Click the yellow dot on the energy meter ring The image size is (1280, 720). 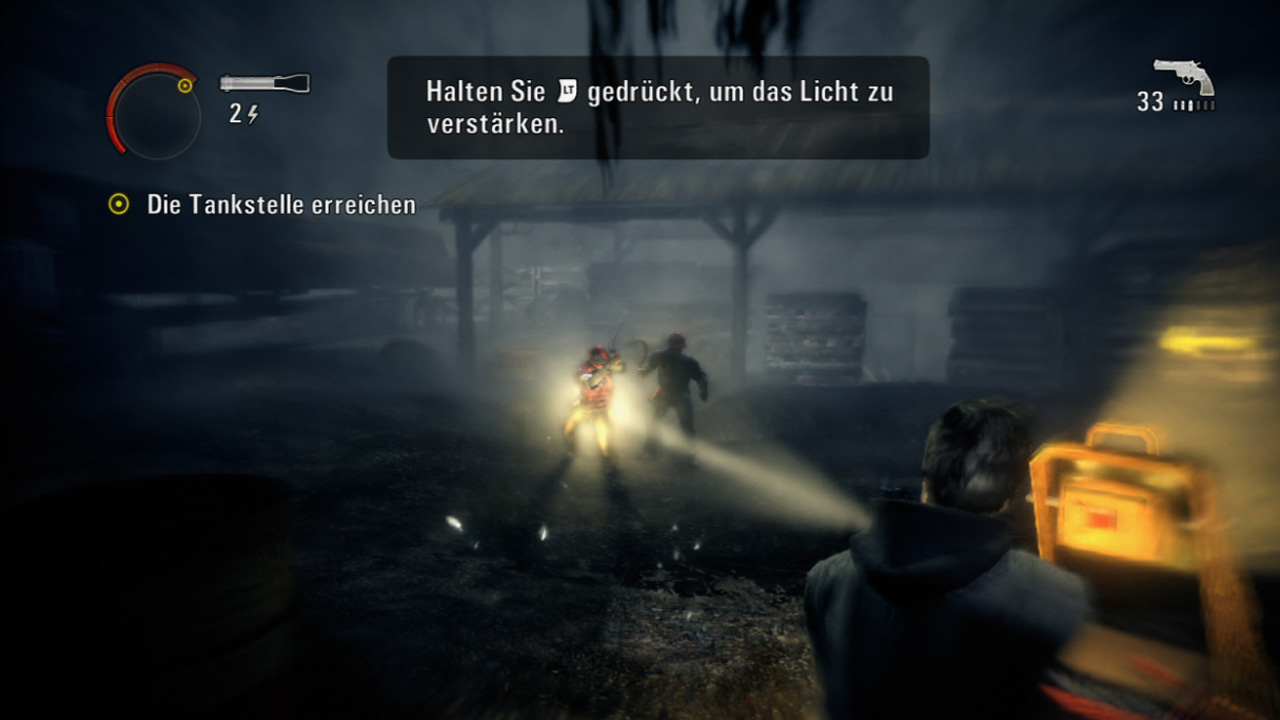point(185,84)
